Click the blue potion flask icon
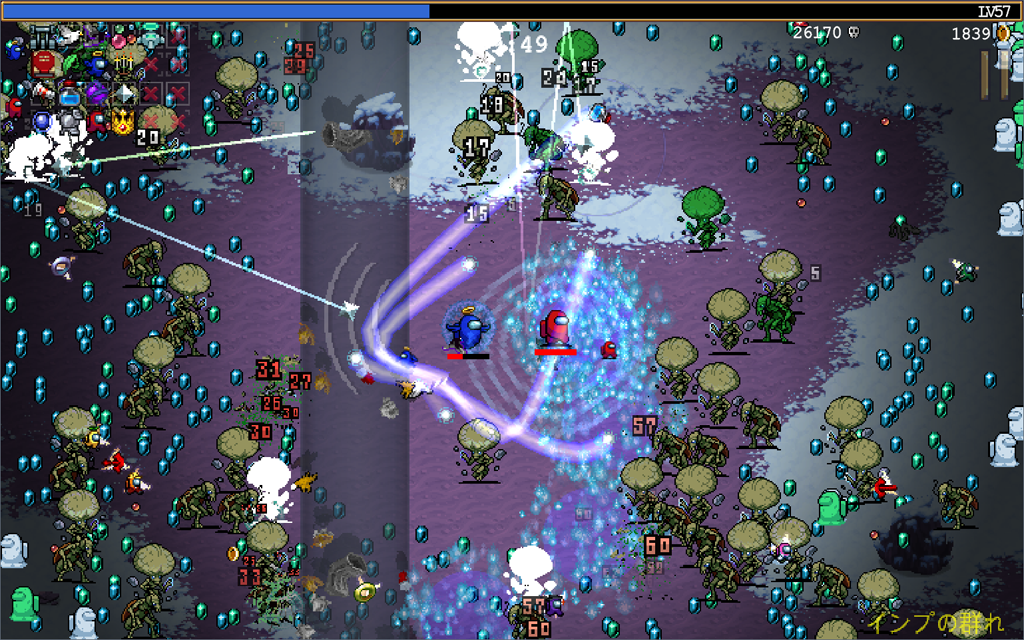 click(x=70, y=95)
